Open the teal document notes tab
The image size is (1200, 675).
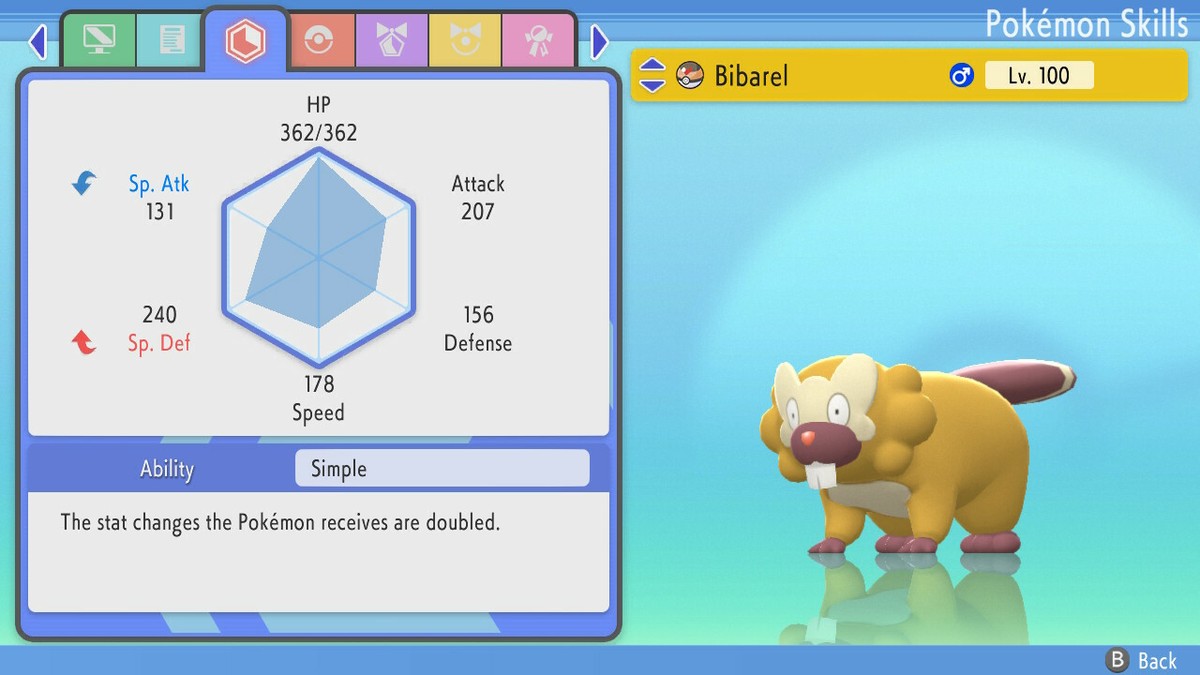(x=172, y=41)
